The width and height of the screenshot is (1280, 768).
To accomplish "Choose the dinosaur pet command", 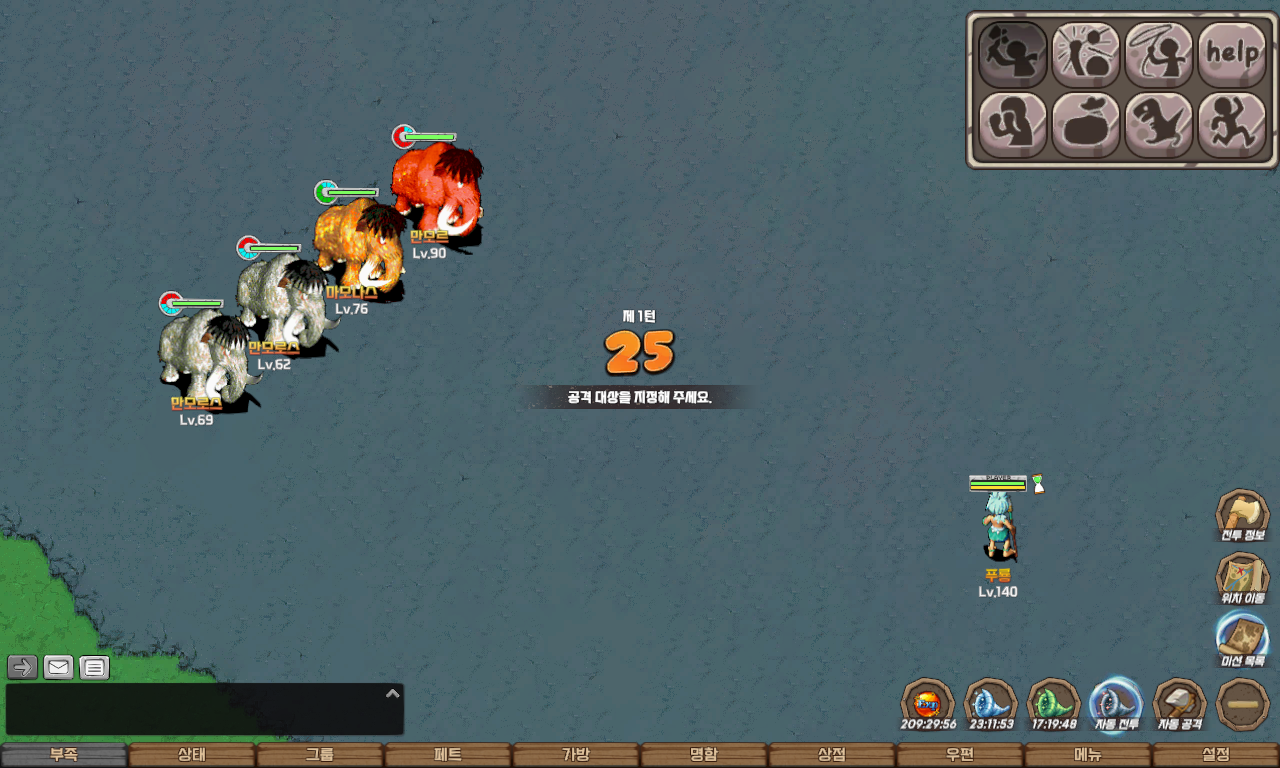I will coord(1159,126).
